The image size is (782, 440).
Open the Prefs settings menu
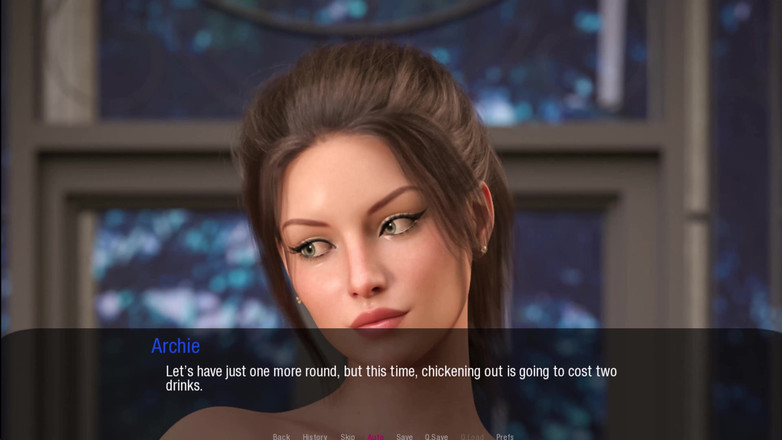(x=505, y=436)
